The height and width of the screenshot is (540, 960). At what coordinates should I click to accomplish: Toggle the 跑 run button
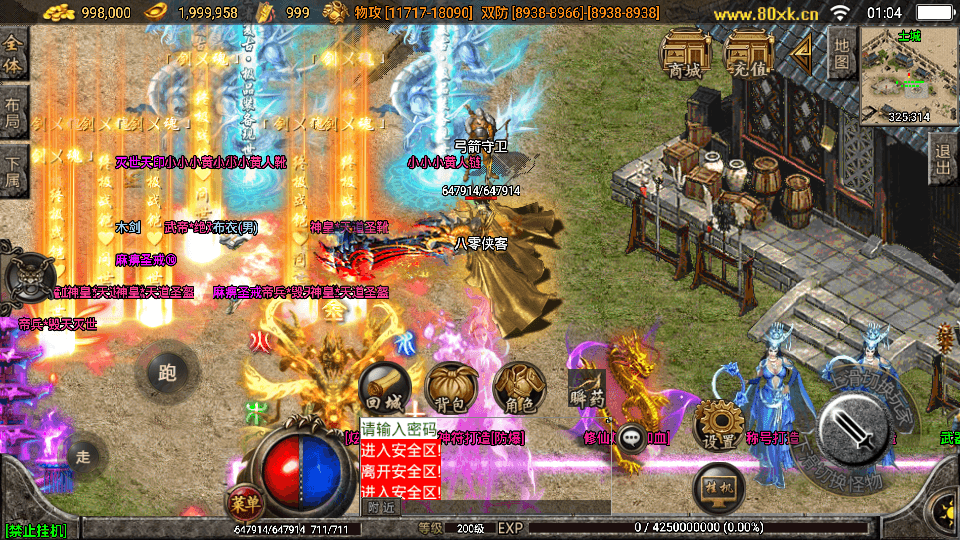166,373
